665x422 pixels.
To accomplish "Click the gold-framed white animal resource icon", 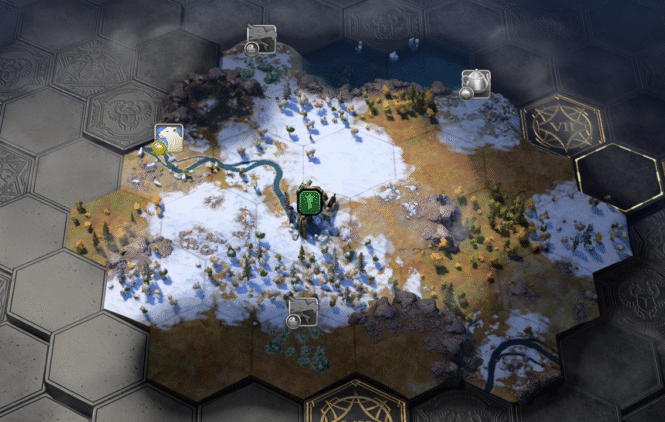I will 168,137.
